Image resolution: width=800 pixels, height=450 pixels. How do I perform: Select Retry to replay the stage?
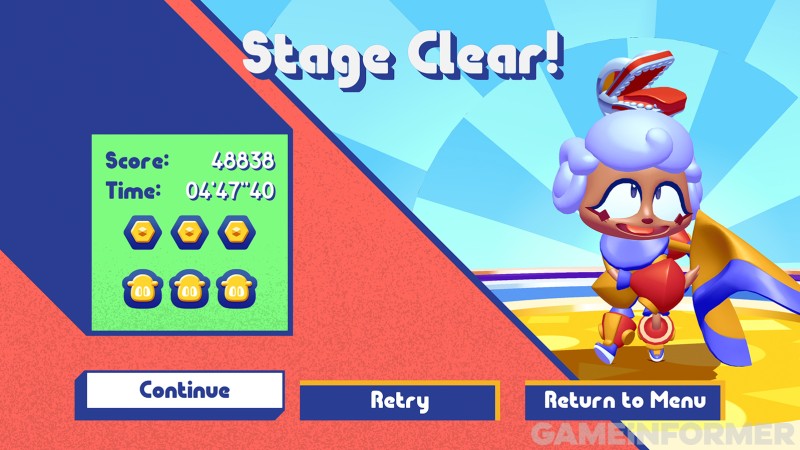[399, 401]
